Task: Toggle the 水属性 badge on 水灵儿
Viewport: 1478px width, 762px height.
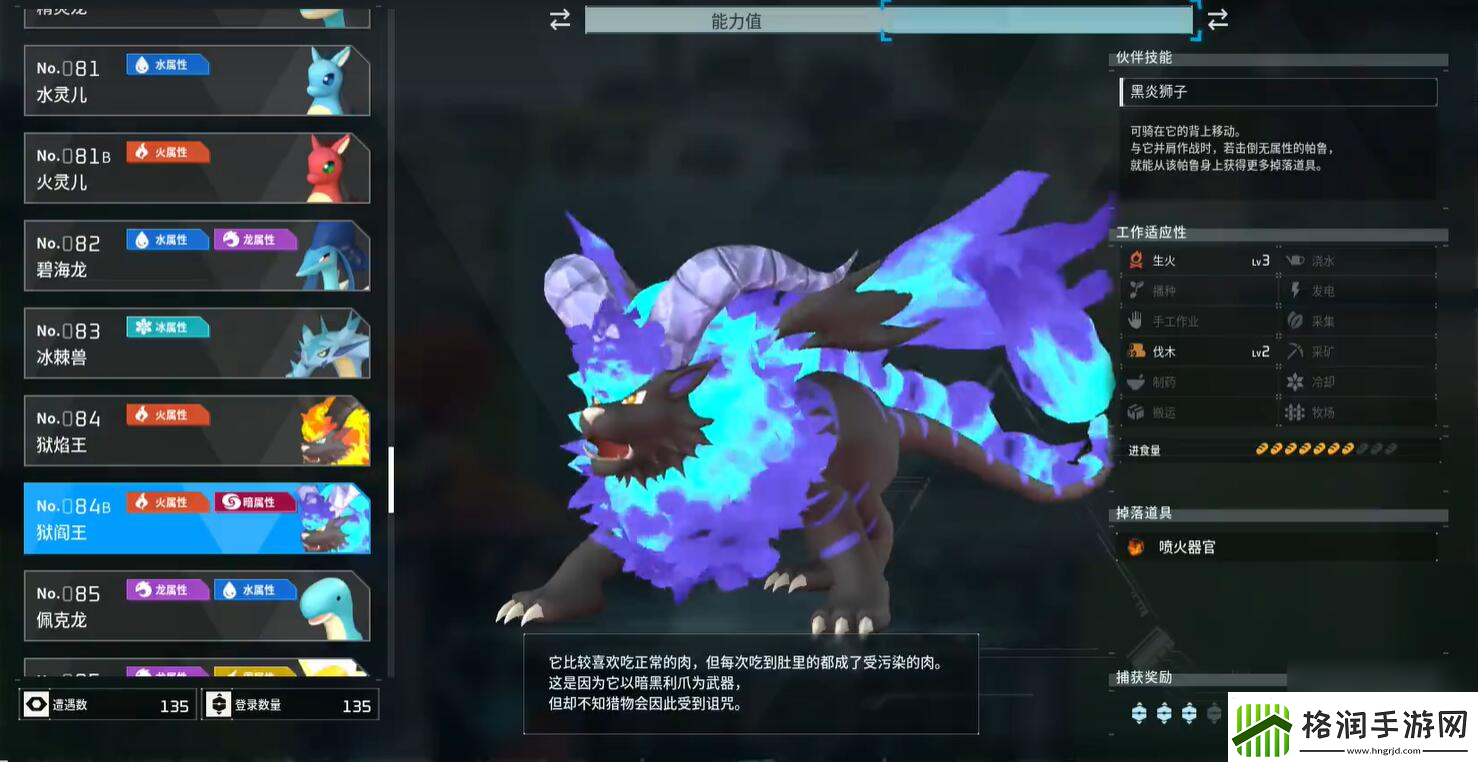Action: (x=167, y=64)
